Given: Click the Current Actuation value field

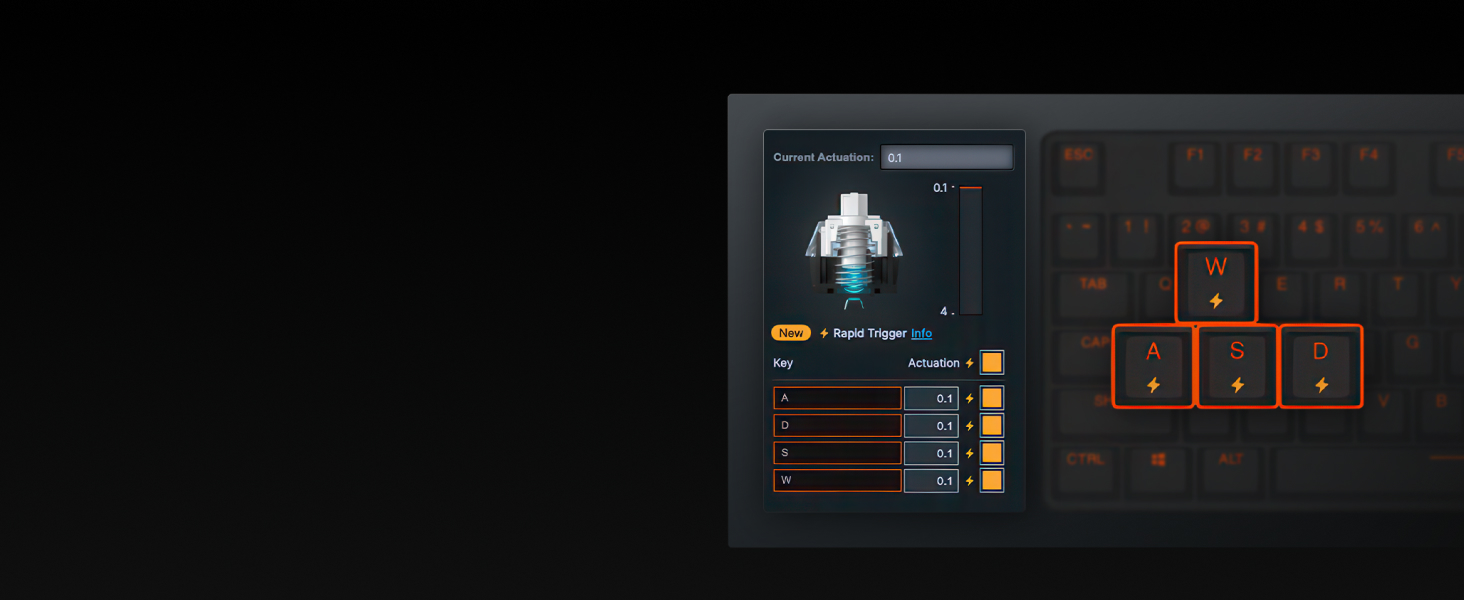Looking at the screenshot, I should pyautogui.click(x=946, y=157).
